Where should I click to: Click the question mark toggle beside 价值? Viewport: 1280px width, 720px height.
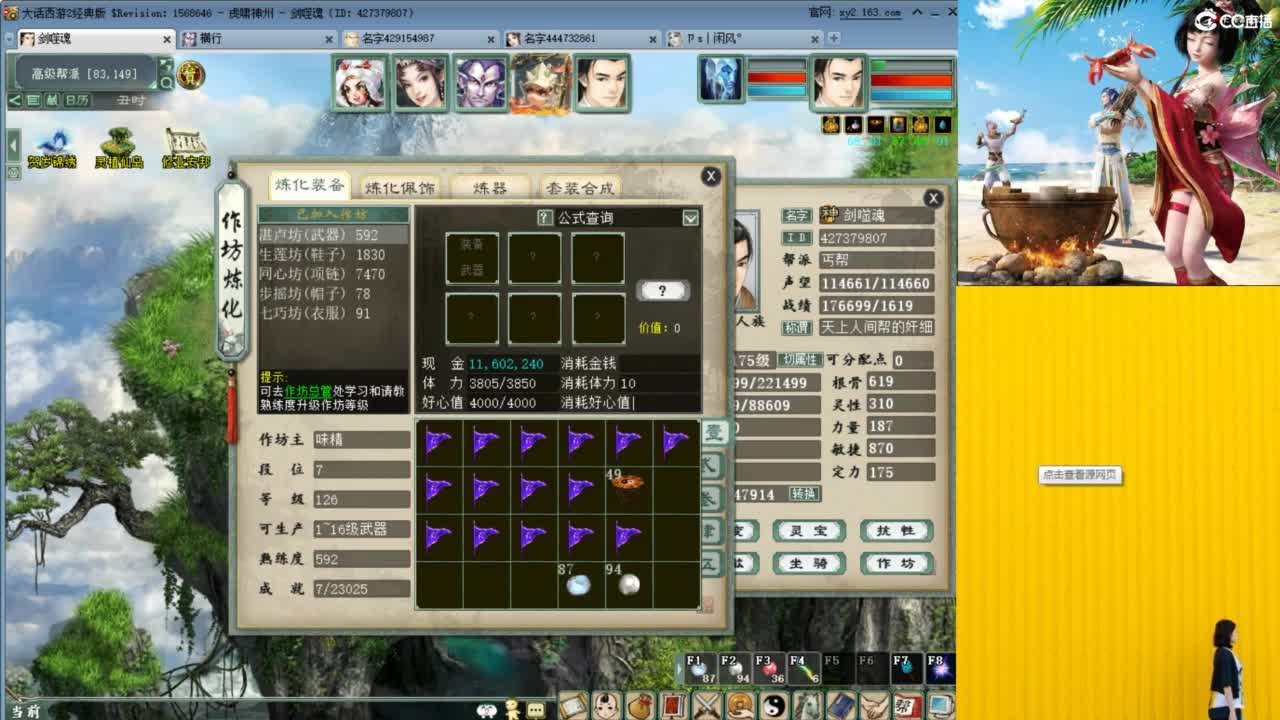(x=662, y=291)
